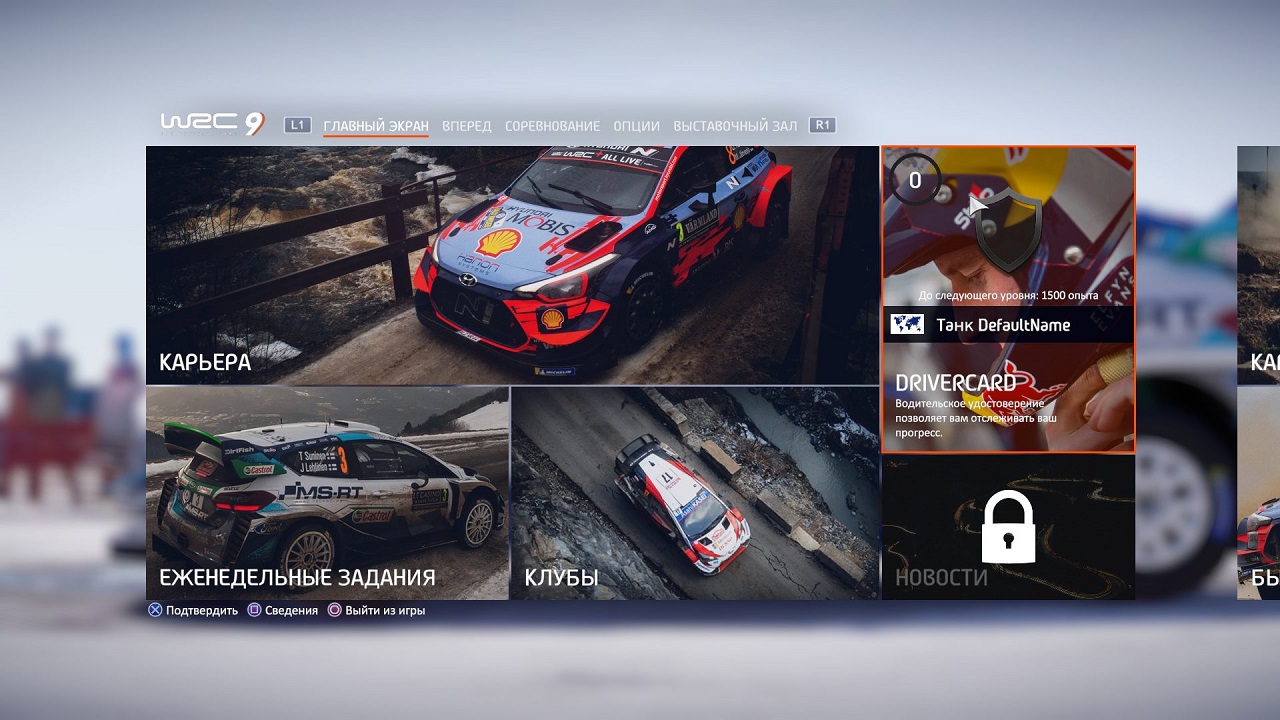
Task: Open the Соревнование tab
Action: coord(552,126)
